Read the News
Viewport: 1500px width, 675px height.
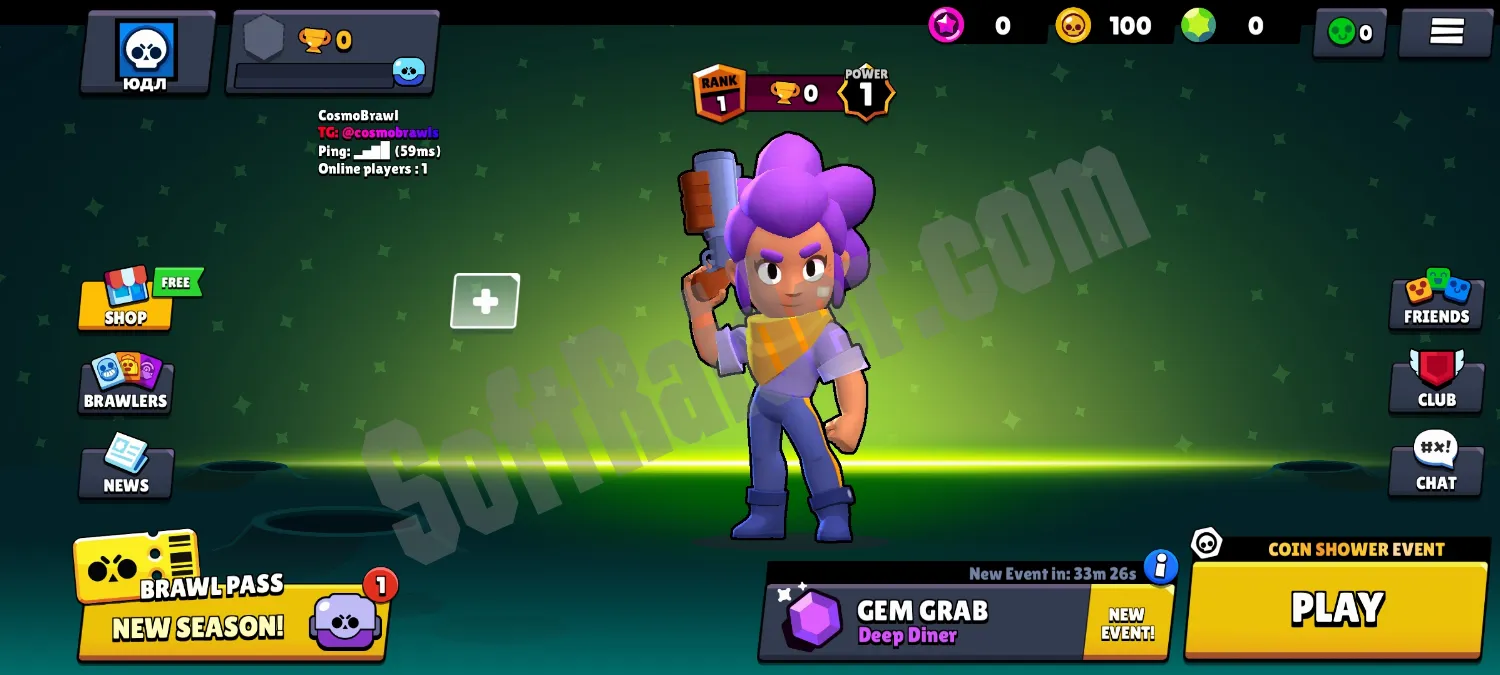[126, 468]
